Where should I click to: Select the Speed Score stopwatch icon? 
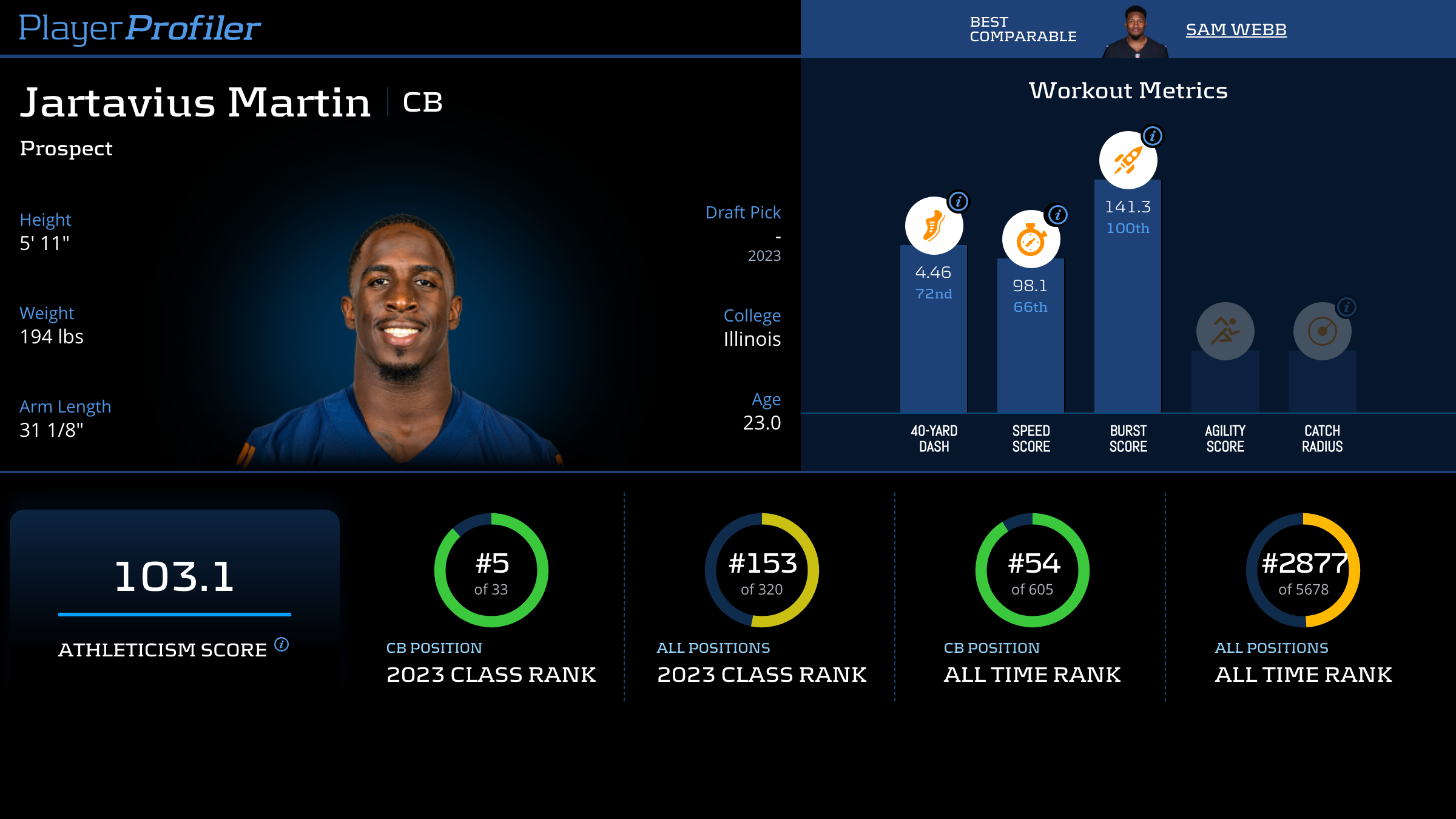(x=1031, y=240)
